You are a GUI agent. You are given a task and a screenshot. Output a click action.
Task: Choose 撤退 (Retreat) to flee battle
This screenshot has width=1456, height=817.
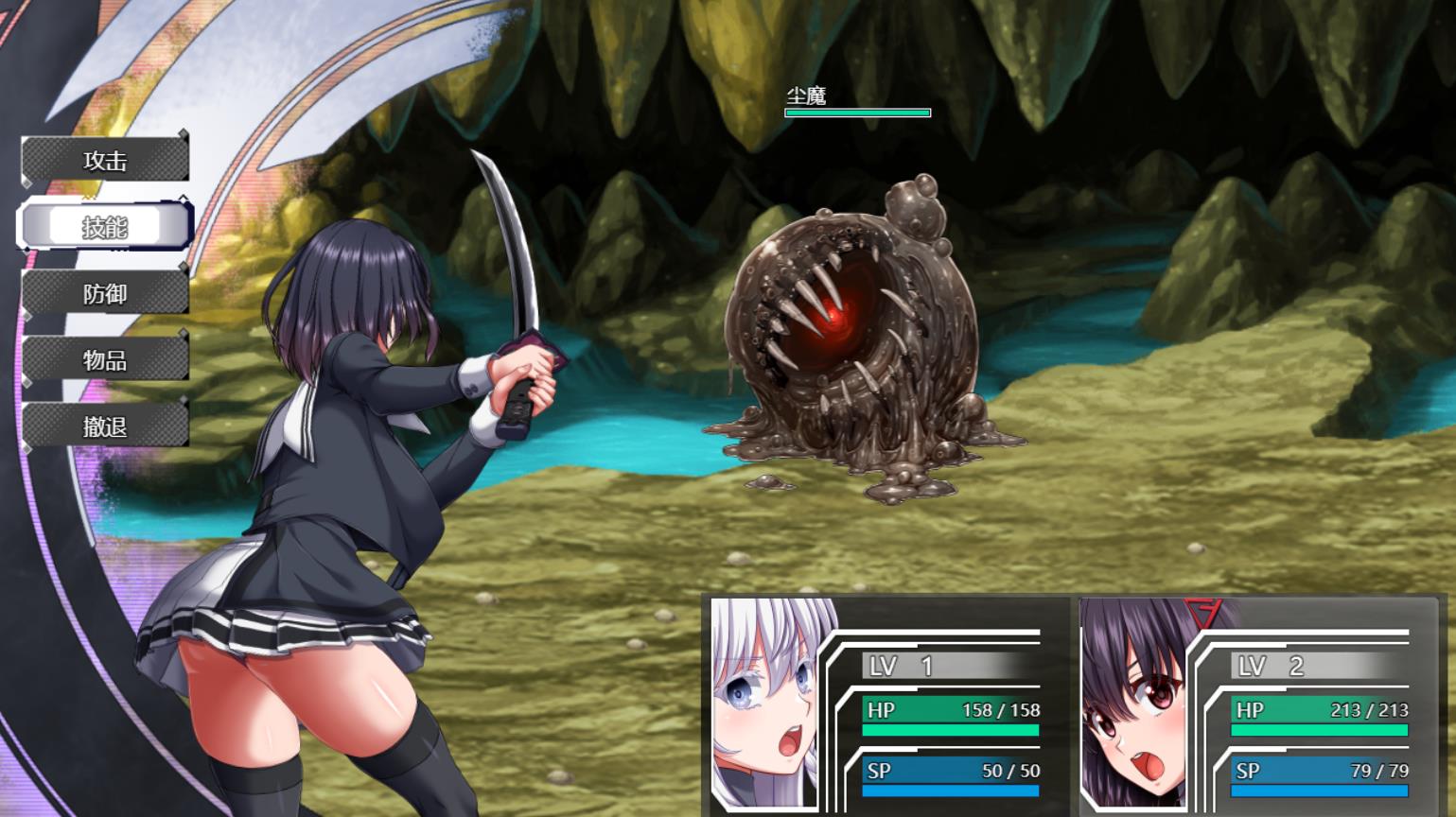pos(105,426)
